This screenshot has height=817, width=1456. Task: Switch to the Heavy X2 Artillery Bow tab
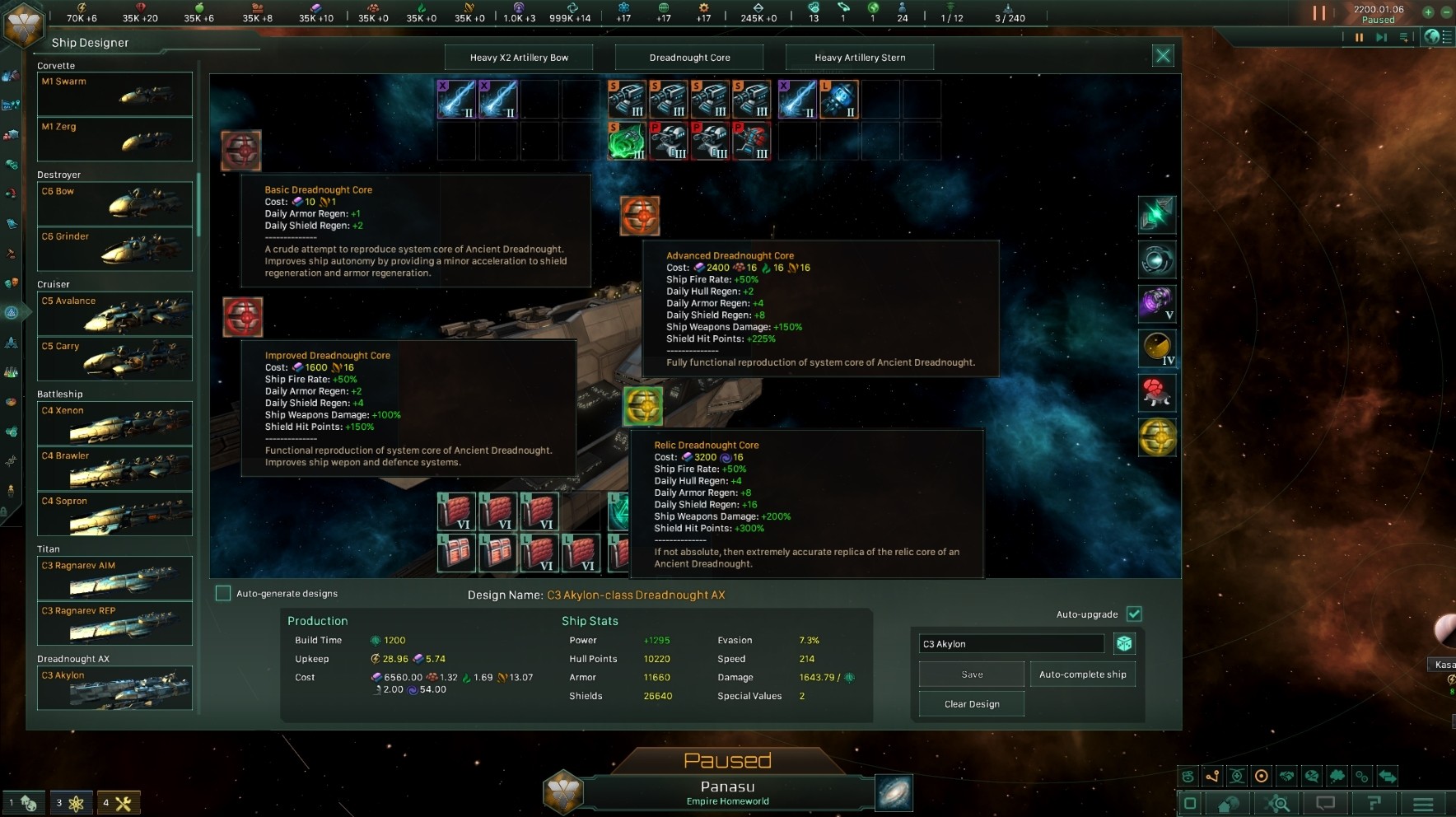pos(519,57)
